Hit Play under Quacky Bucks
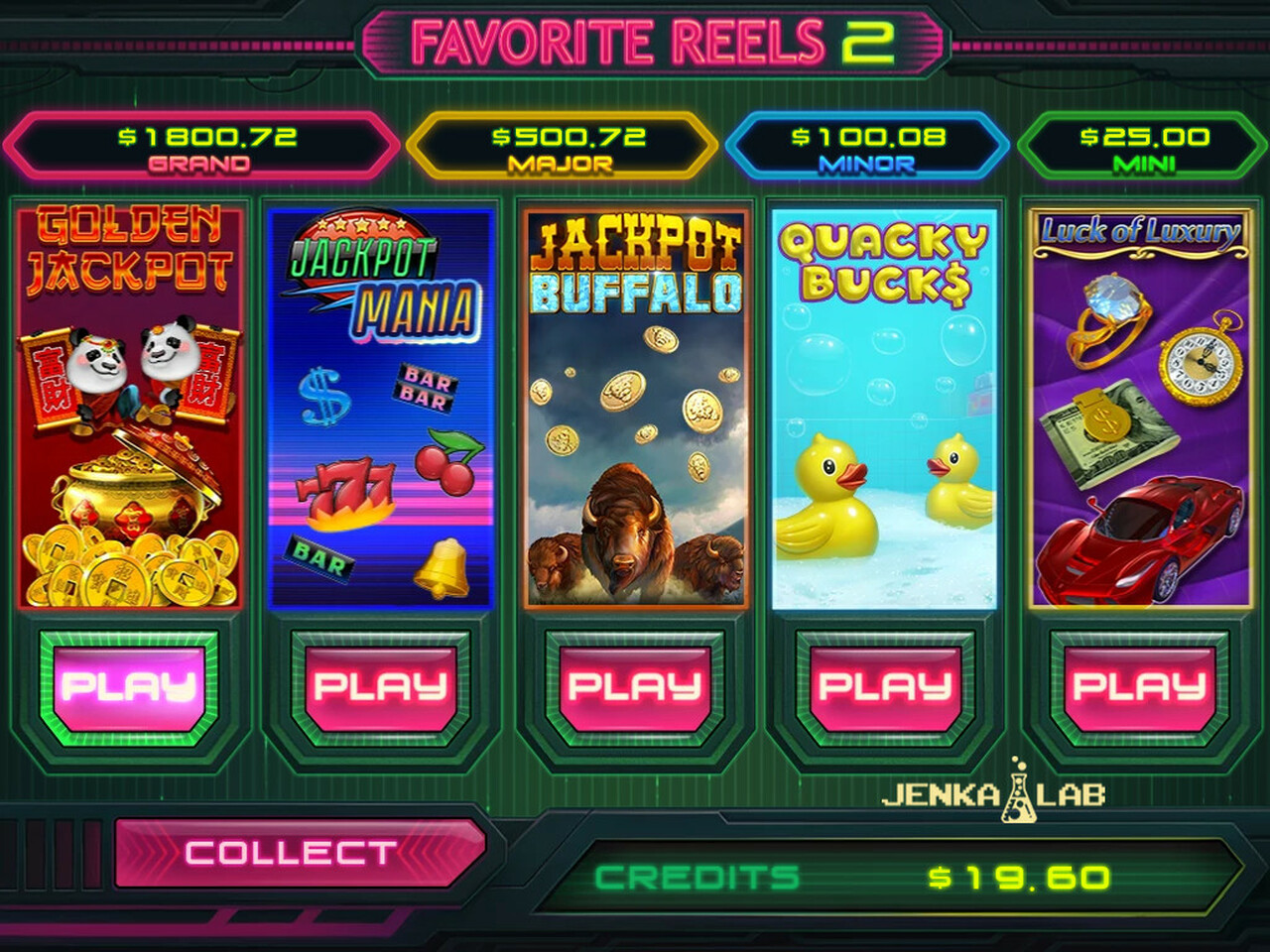This screenshot has height=952, width=1270. [886, 686]
